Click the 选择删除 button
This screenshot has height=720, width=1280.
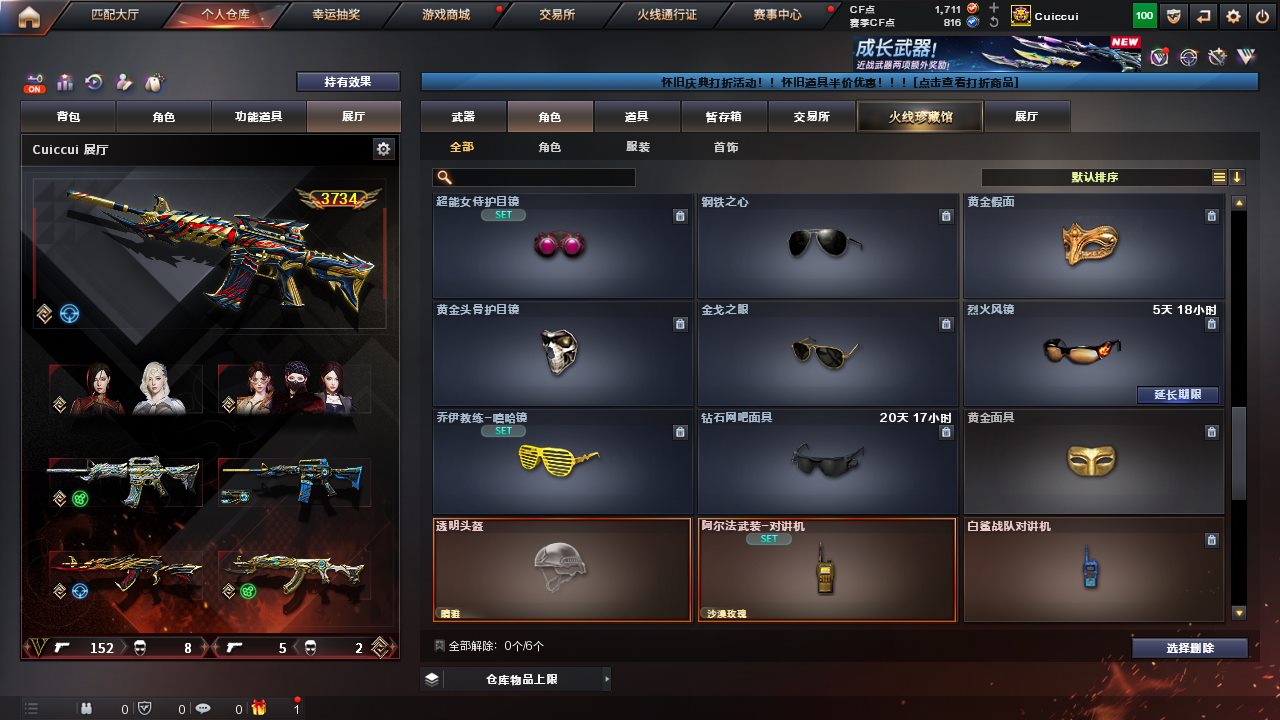(x=1189, y=648)
